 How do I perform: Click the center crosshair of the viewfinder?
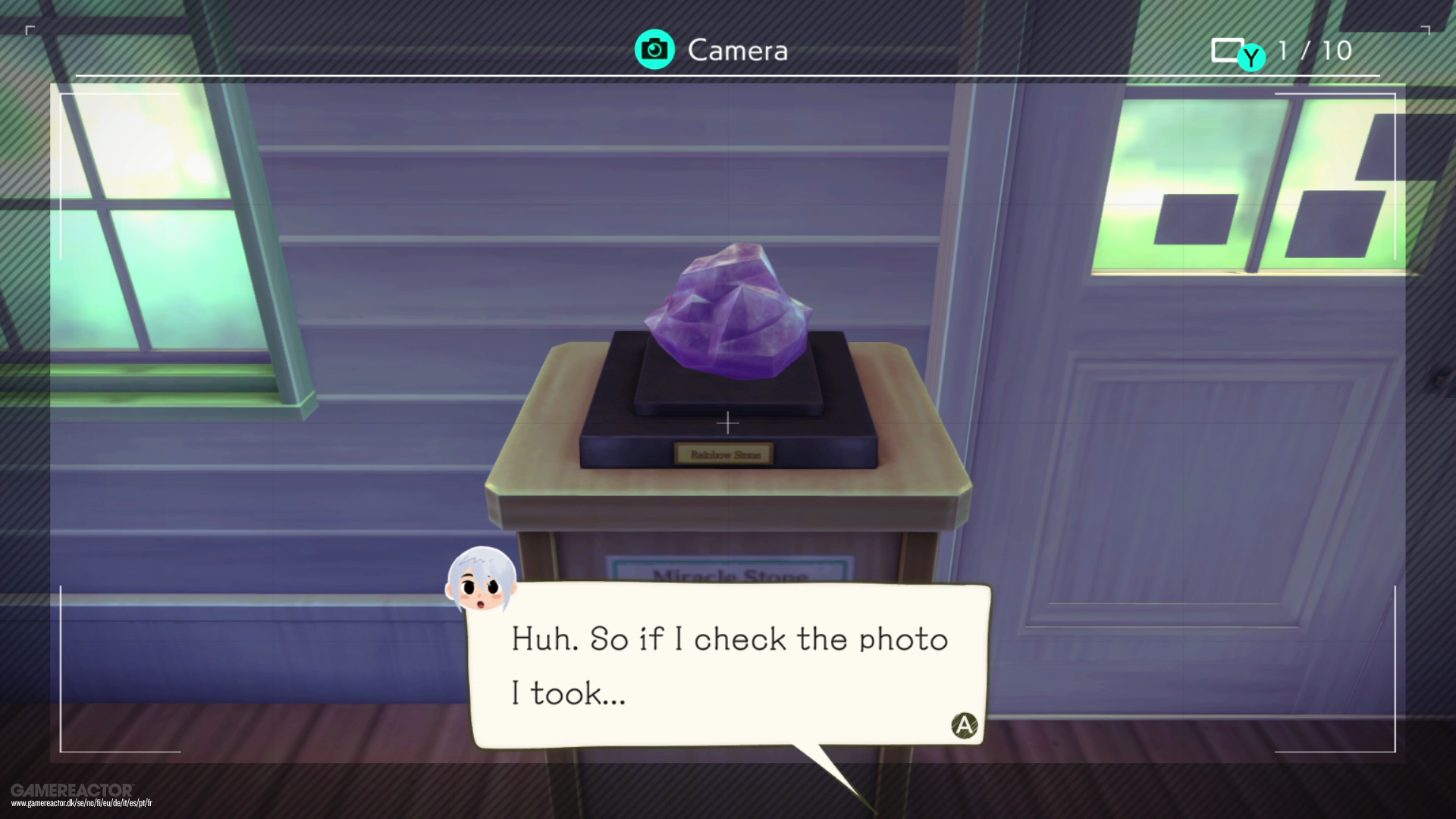point(728,423)
